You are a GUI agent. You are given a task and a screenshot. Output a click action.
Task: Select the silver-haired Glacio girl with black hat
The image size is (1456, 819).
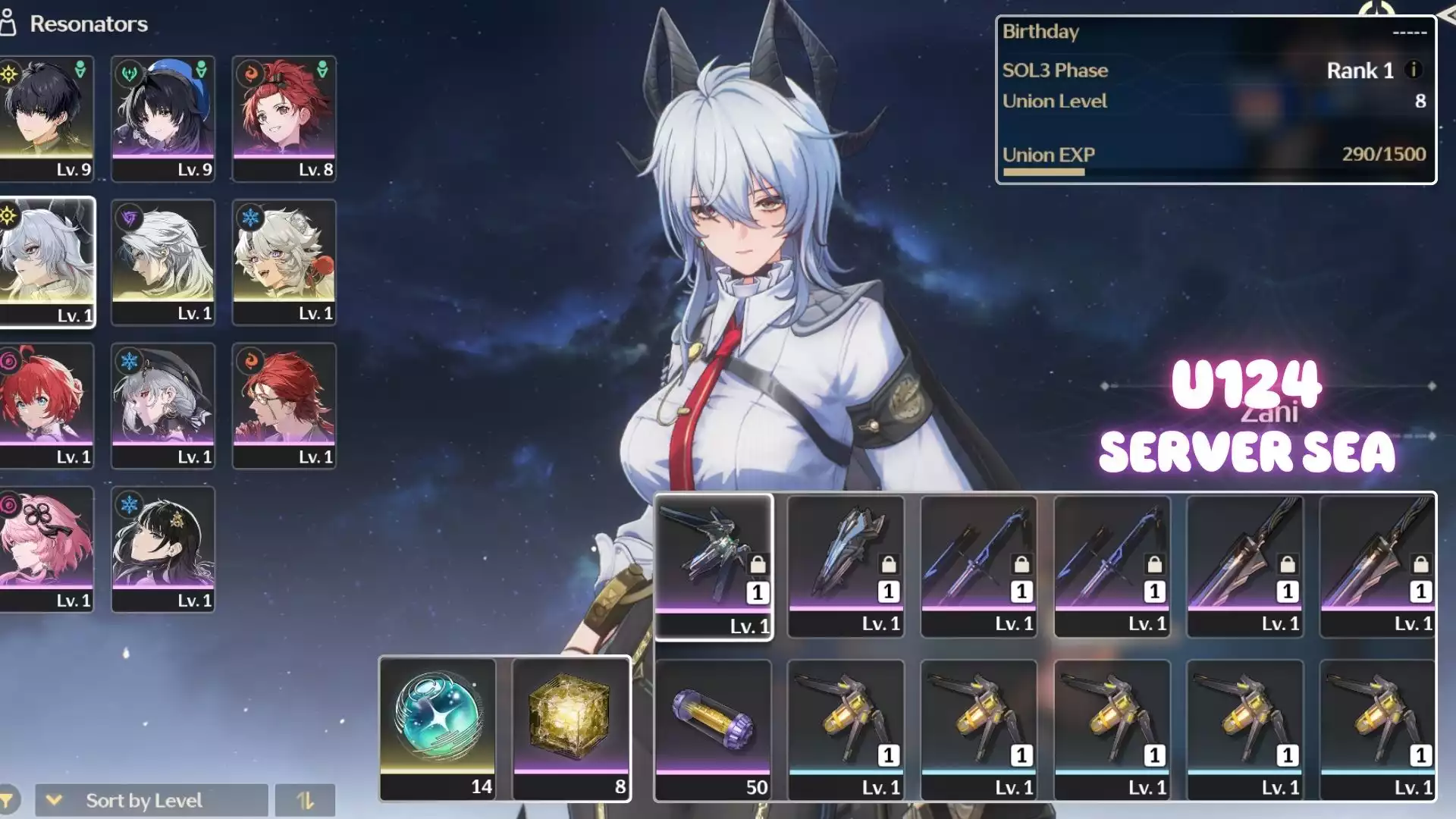[163, 405]
